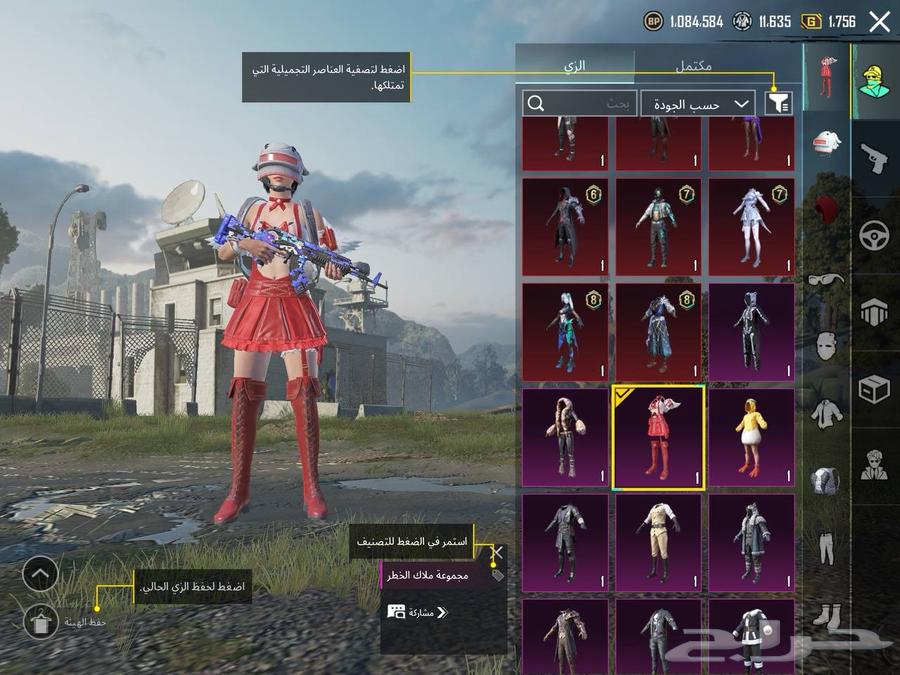
Task: Open the steering wheel vehicles category
Action: coord(875,236)
